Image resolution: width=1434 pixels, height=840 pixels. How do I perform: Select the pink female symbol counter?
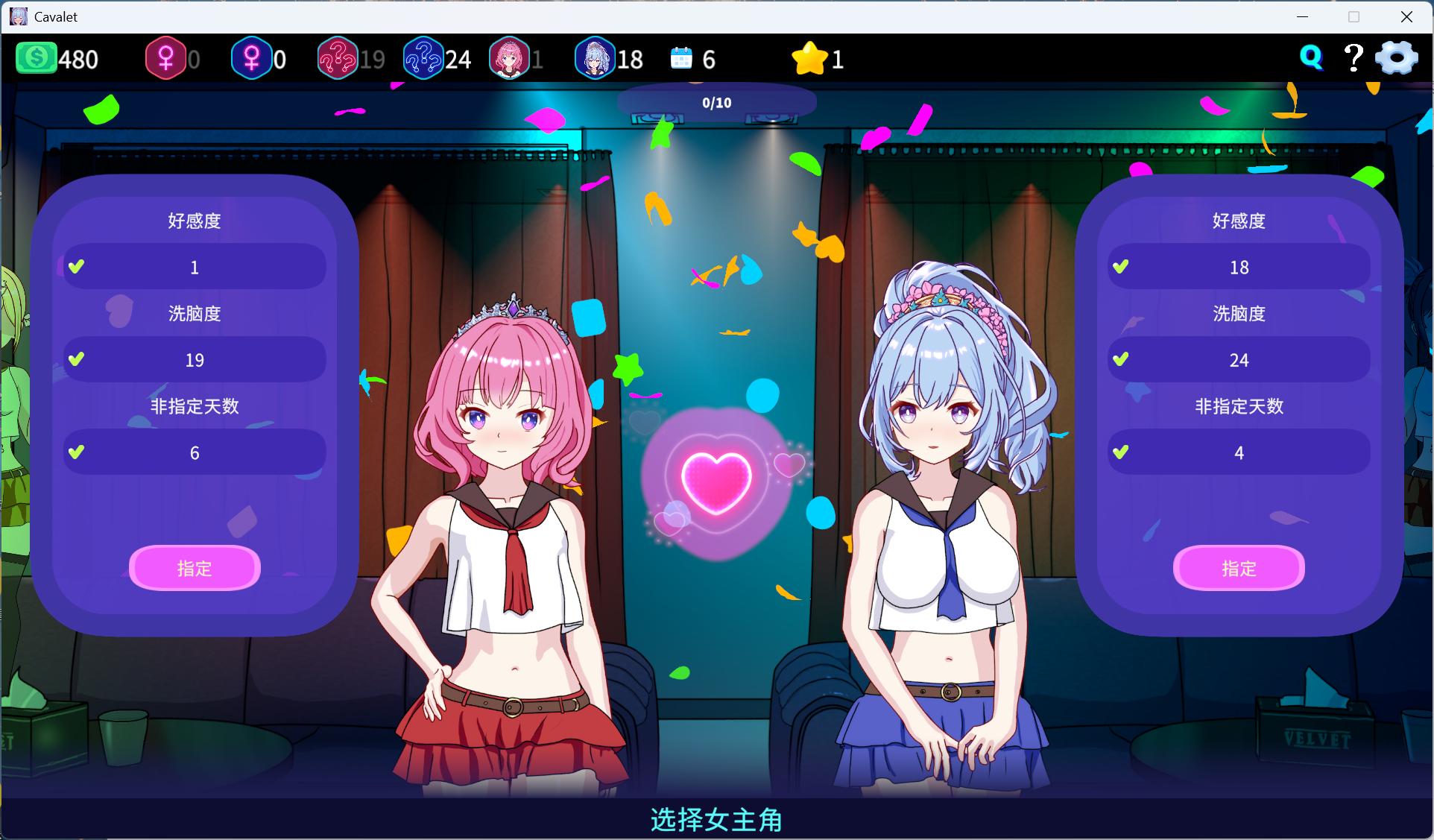(x=167, y=57)
